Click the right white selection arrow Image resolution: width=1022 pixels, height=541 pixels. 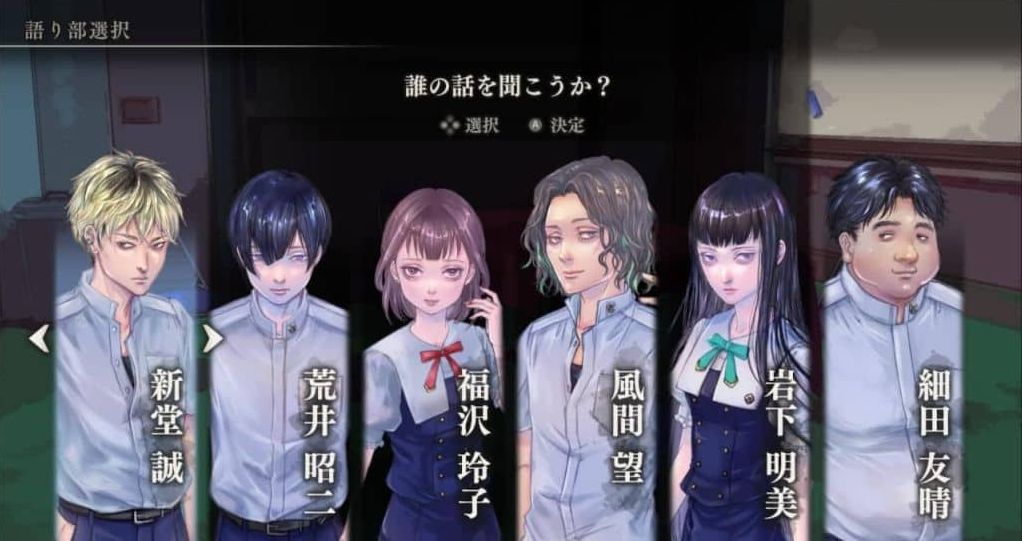pyautogui.click(x=212, y=340)
